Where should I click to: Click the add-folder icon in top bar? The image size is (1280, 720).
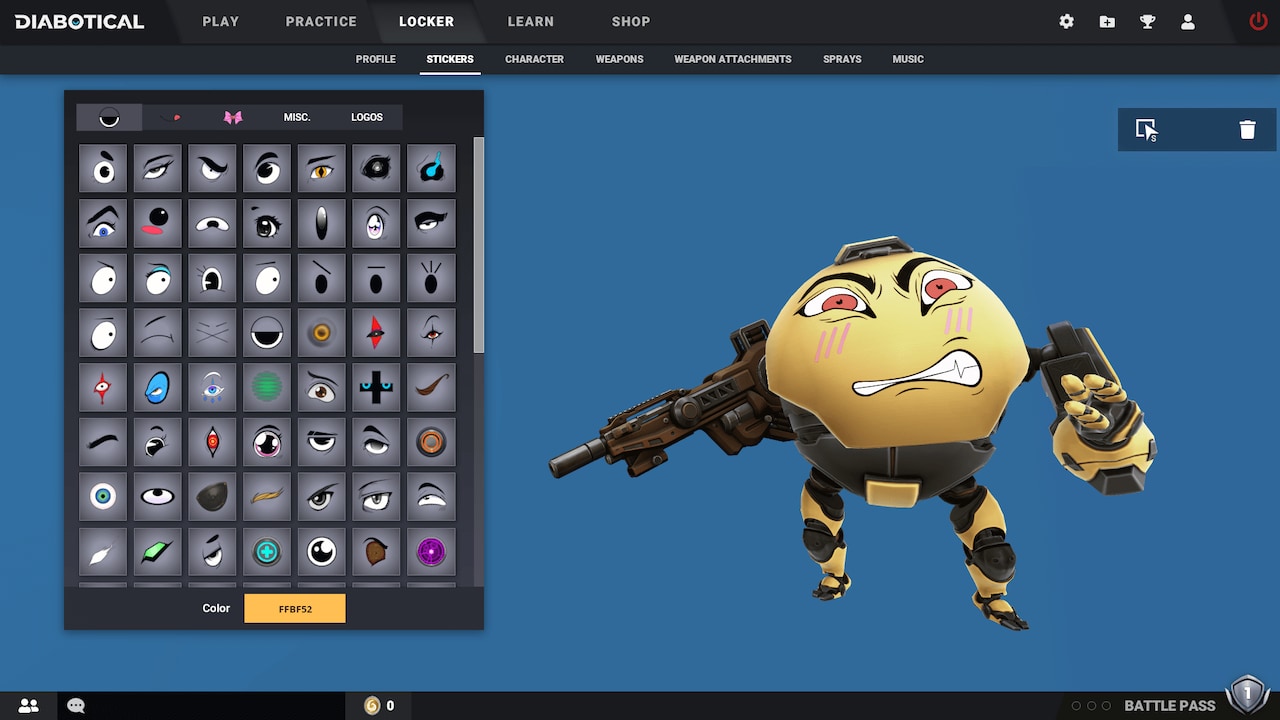click(x=1107, y=21)
